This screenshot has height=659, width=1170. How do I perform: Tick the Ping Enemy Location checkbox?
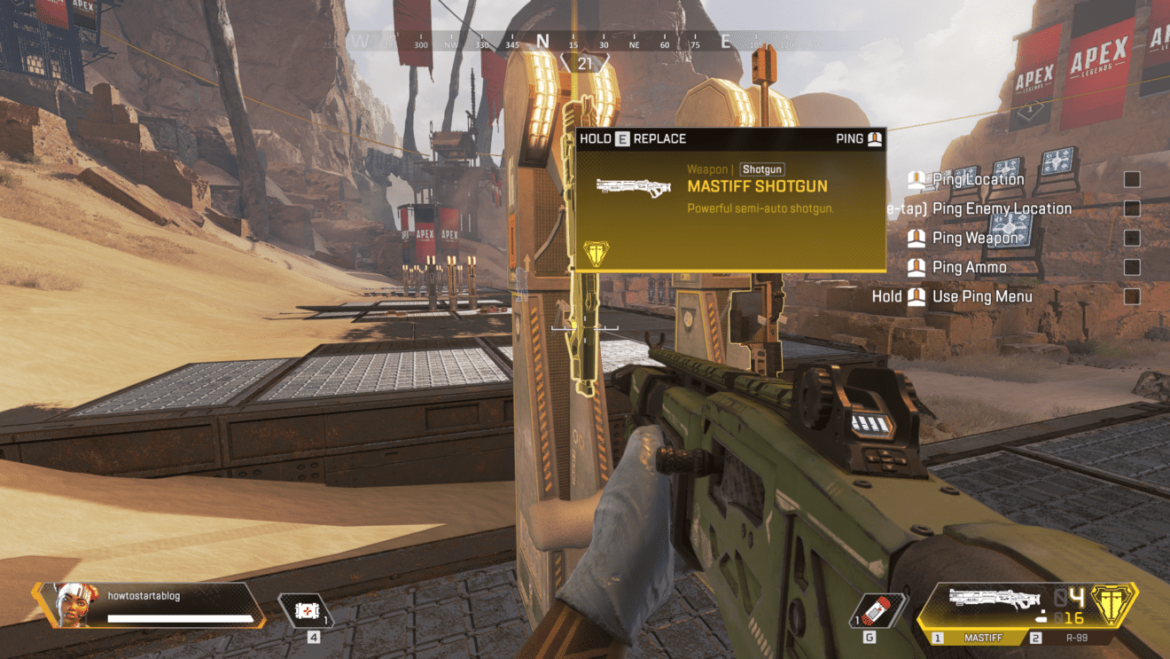click(x=1132, y=209)
